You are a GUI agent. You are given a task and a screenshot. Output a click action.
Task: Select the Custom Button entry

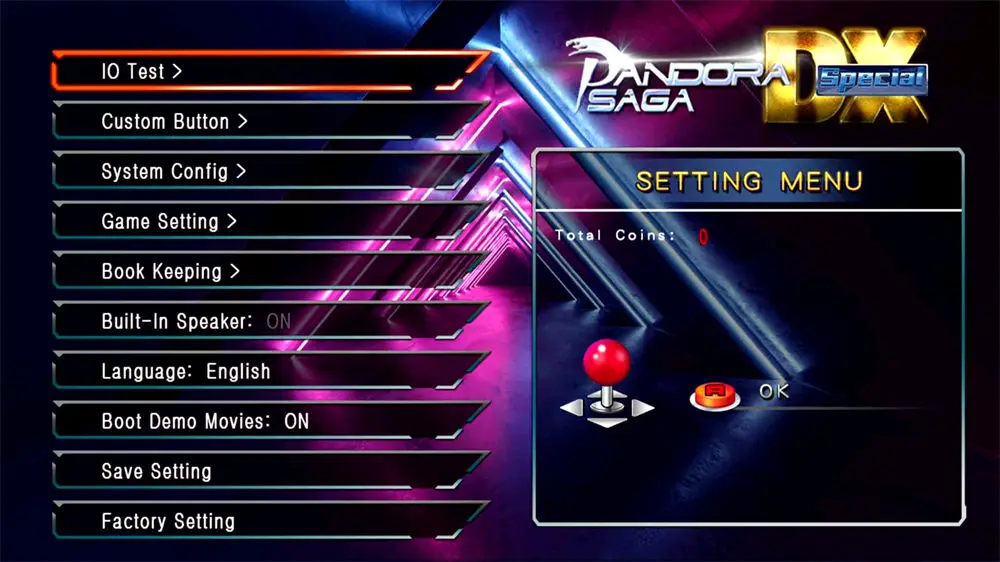pyautogui.click(x=174, y=122)
